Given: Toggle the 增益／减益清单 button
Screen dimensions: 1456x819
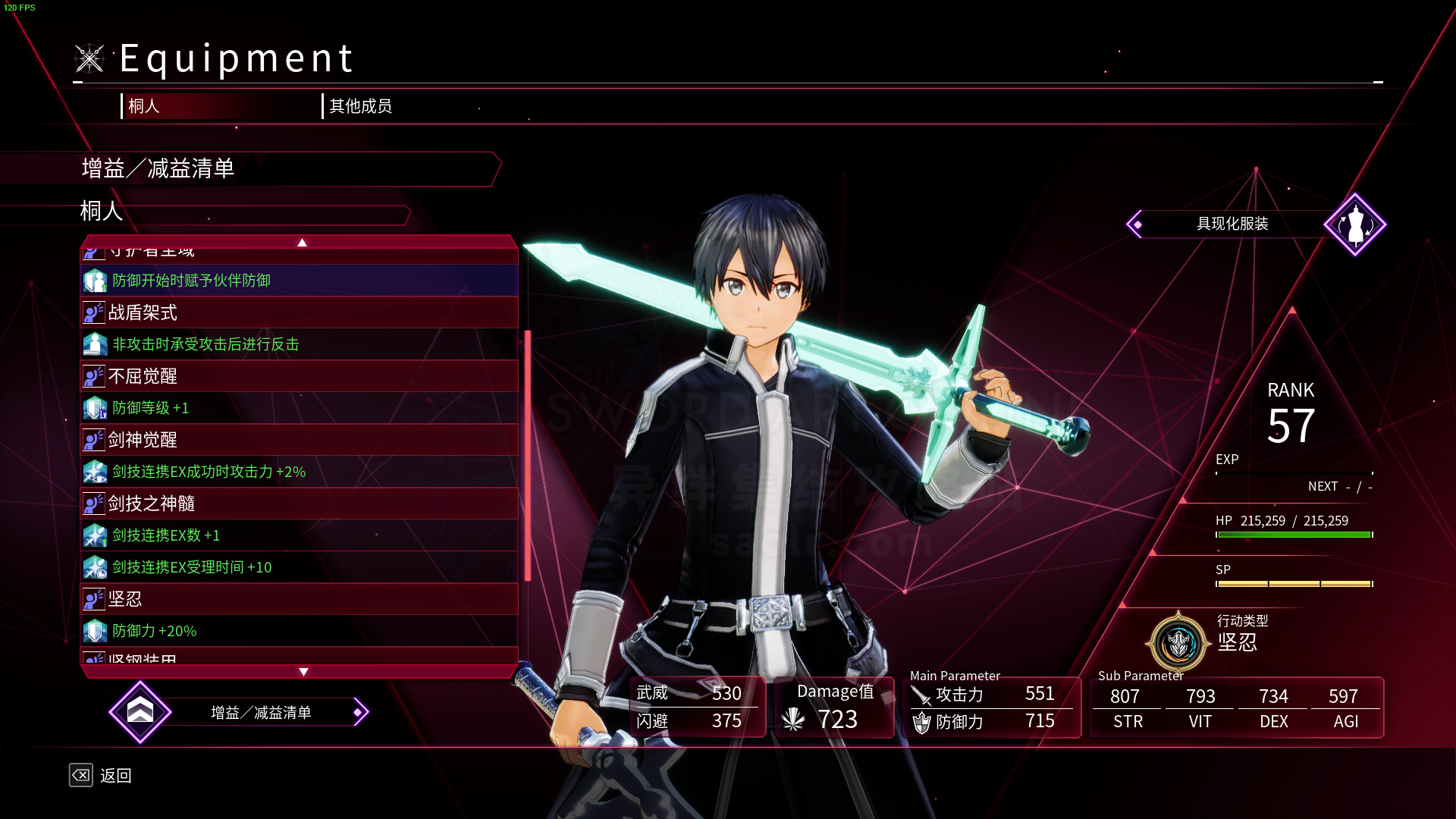Looking at the screenshot, I should point(260,713).
